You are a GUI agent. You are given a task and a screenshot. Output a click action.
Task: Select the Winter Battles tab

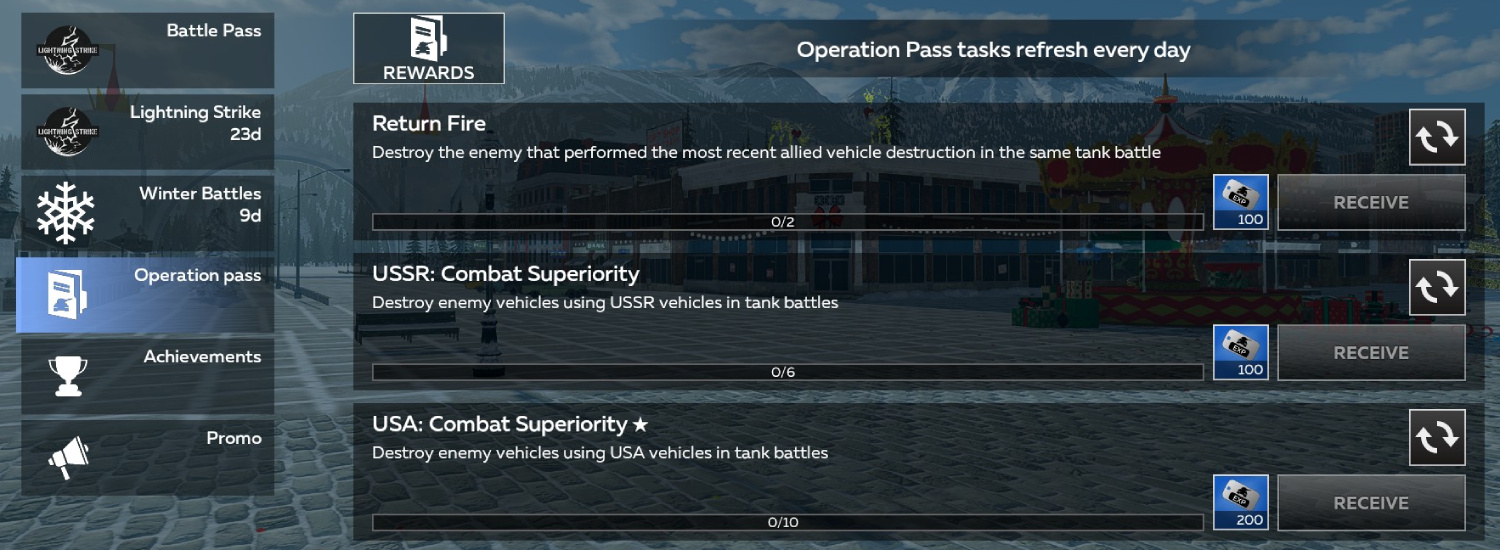(x=147, y=213)
